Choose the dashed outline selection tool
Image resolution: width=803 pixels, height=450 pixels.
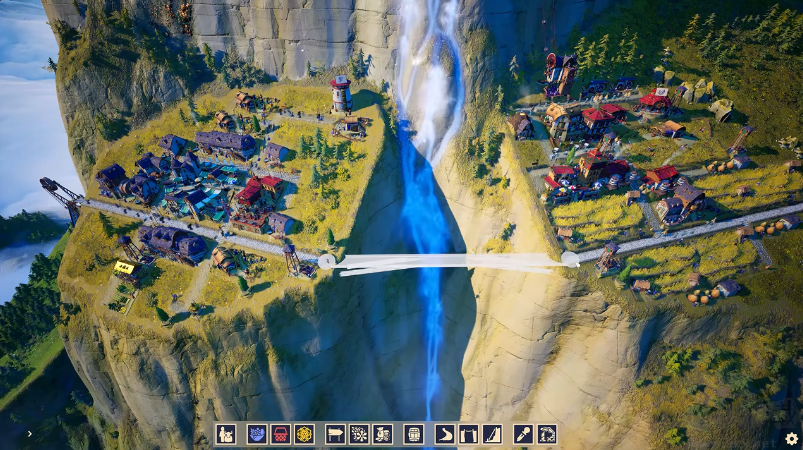(547, 434)
